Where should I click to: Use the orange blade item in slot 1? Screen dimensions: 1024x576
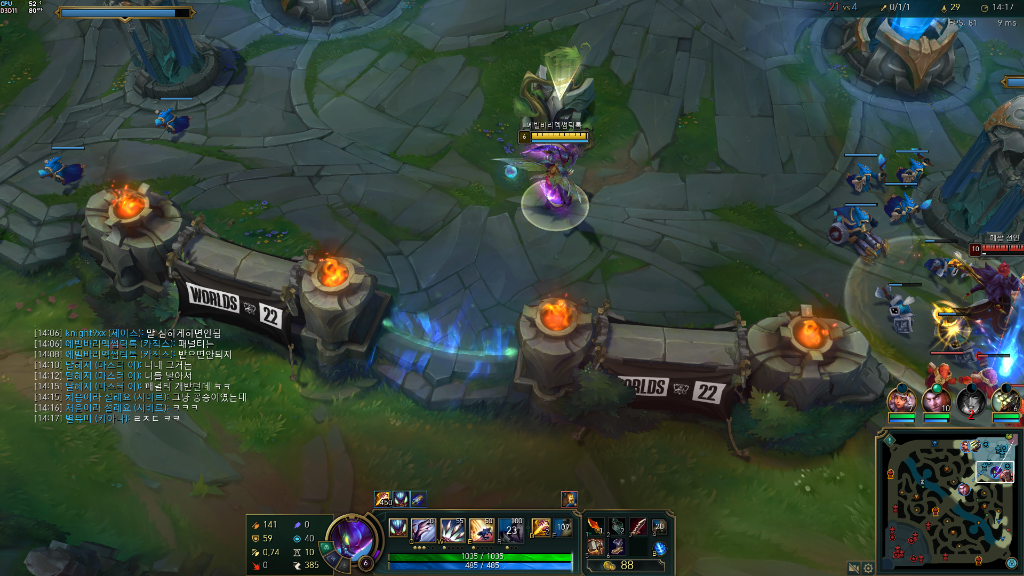[x=594, y=526]
